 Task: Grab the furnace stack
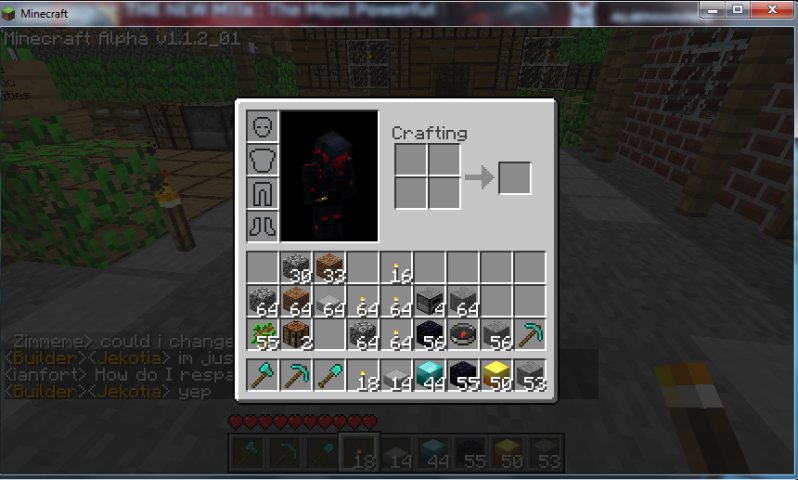(429, 301)
